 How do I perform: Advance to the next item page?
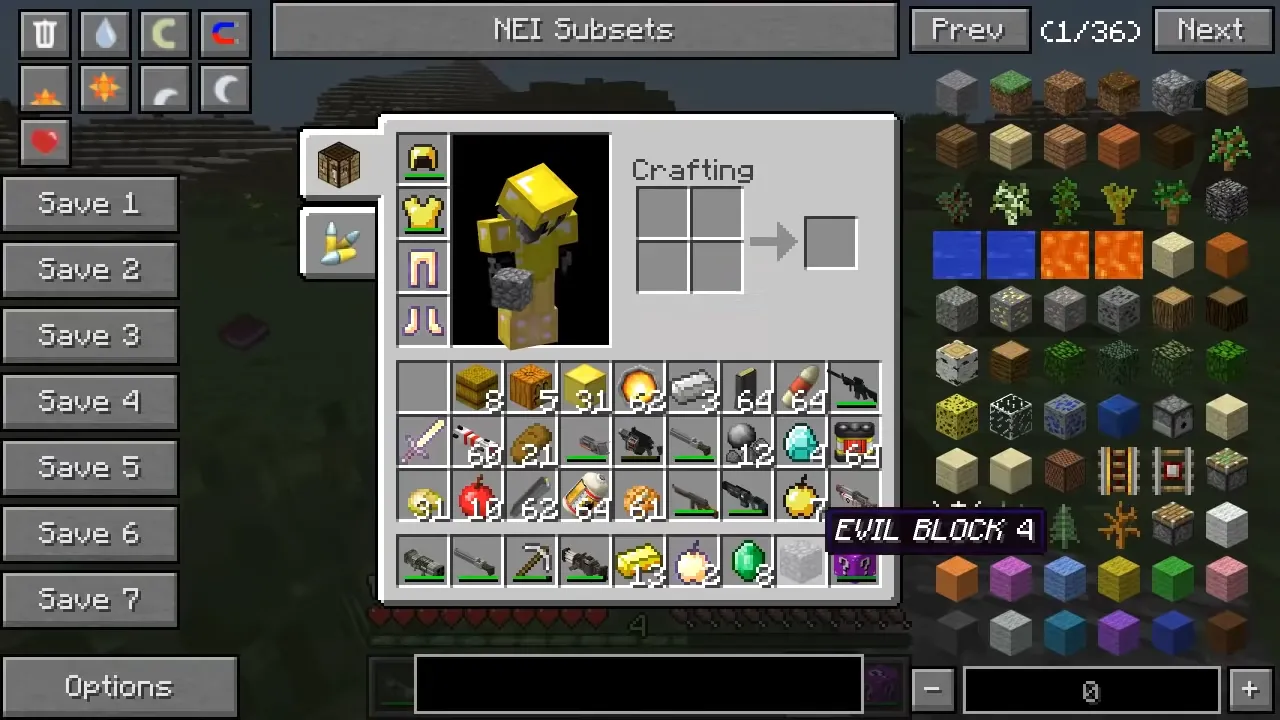click(x=1211, y=30)
